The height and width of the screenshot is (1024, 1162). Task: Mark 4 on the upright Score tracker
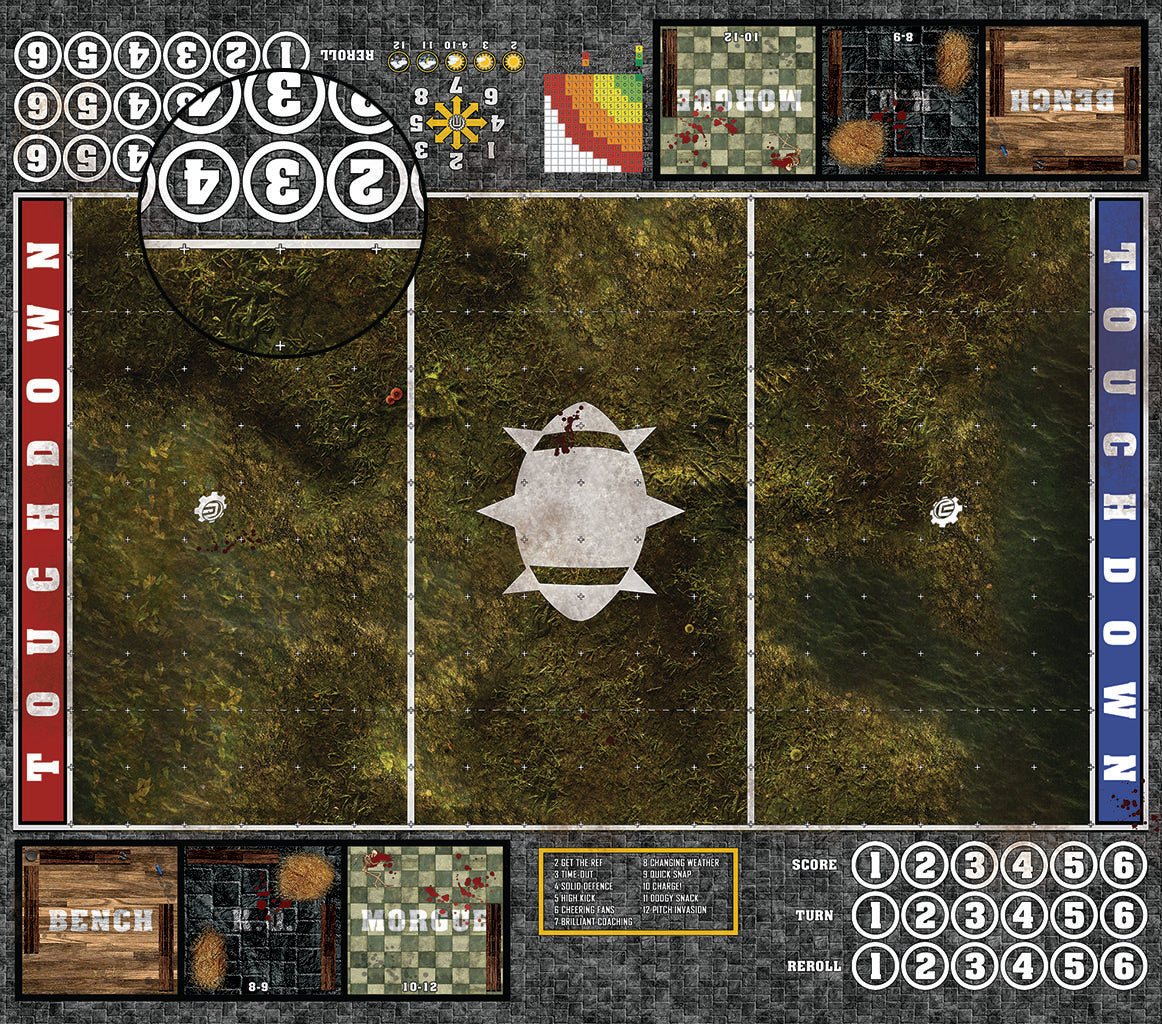[x=1023, y=866]
